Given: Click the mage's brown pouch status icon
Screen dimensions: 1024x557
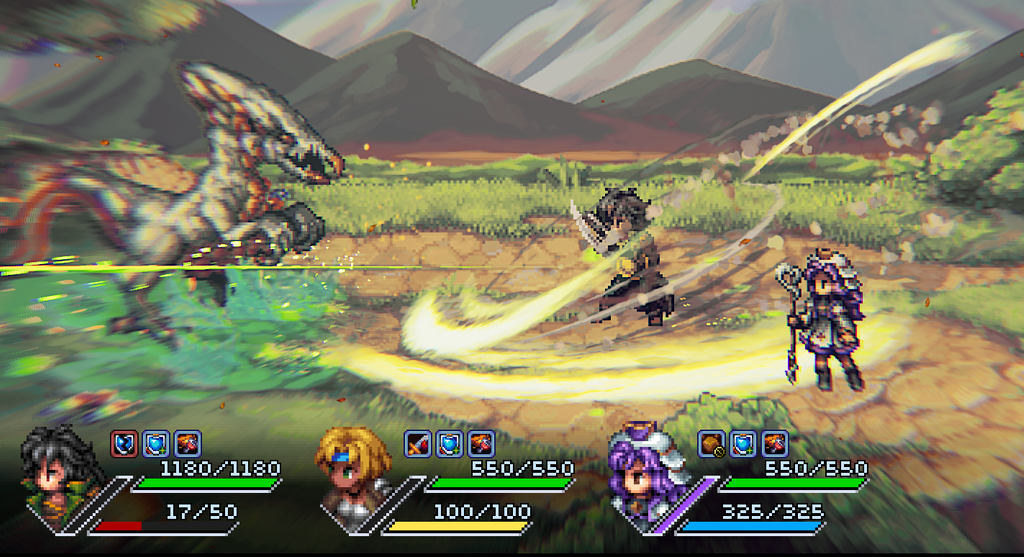Looking at the screenshot, I should click(x=711, y=443).
